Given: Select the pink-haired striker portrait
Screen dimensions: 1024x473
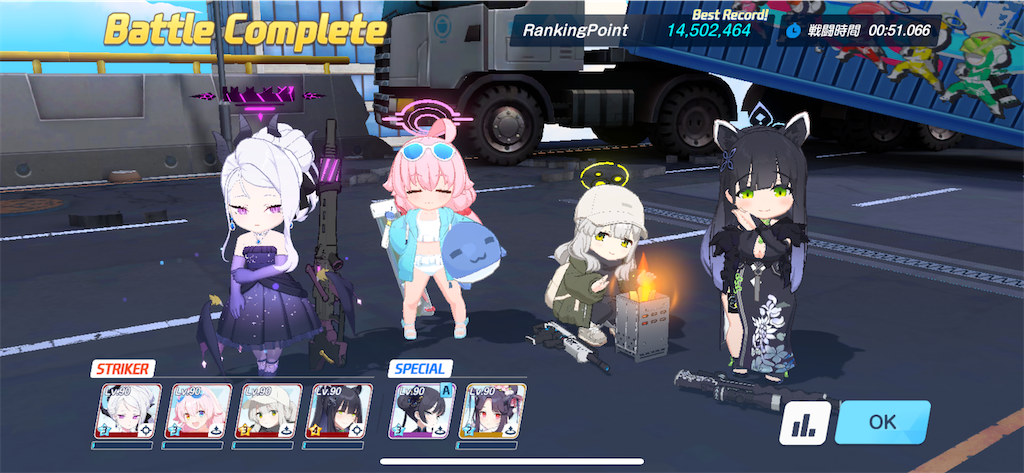Looking at the screenshot, I should click(x=199, y=411).
